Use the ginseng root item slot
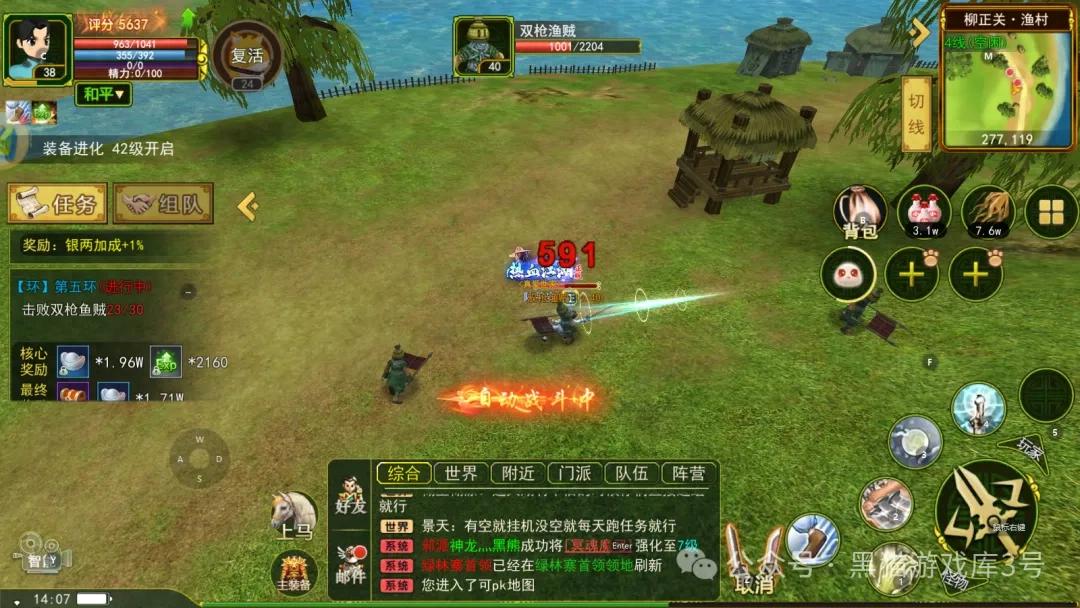 click(x=988, y=212)
